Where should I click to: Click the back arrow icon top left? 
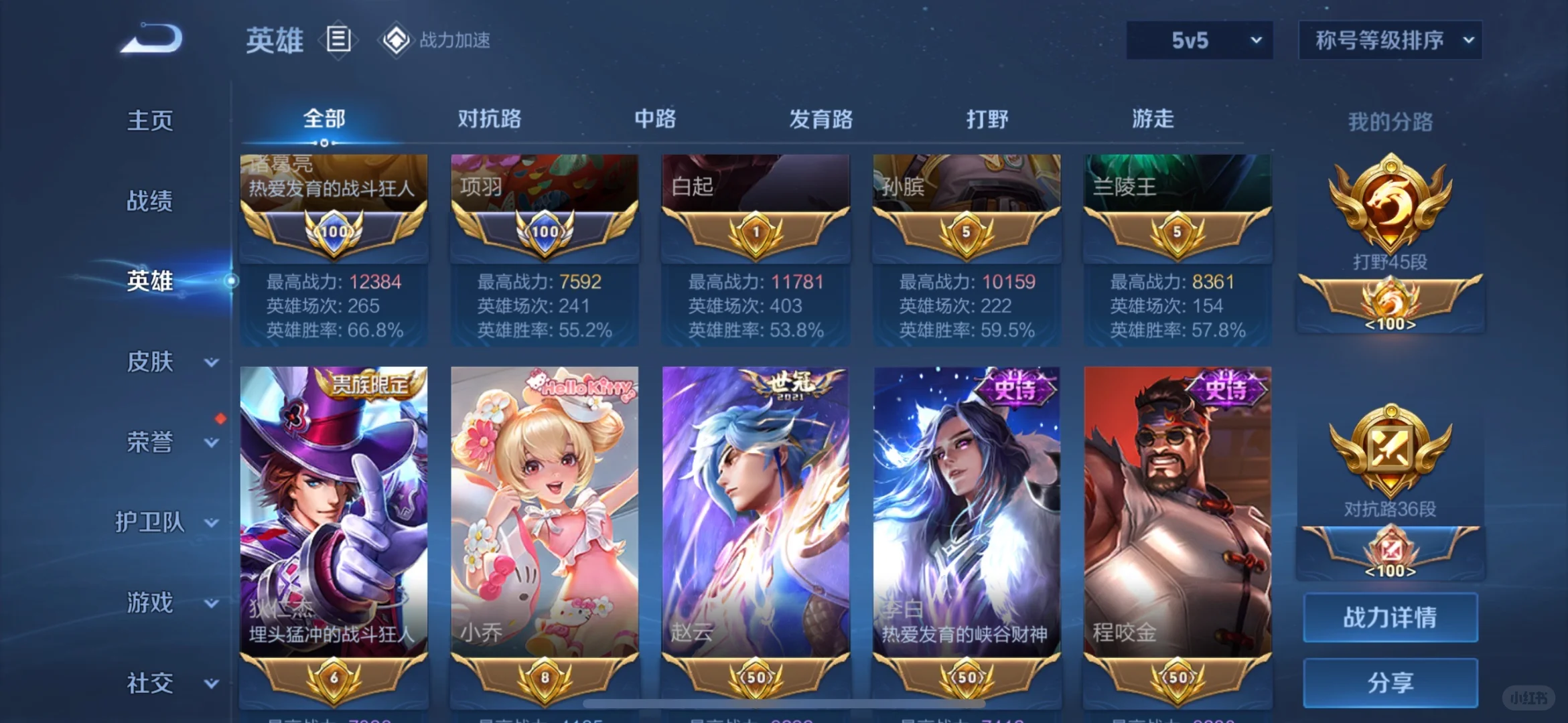[x=149, y=38]
